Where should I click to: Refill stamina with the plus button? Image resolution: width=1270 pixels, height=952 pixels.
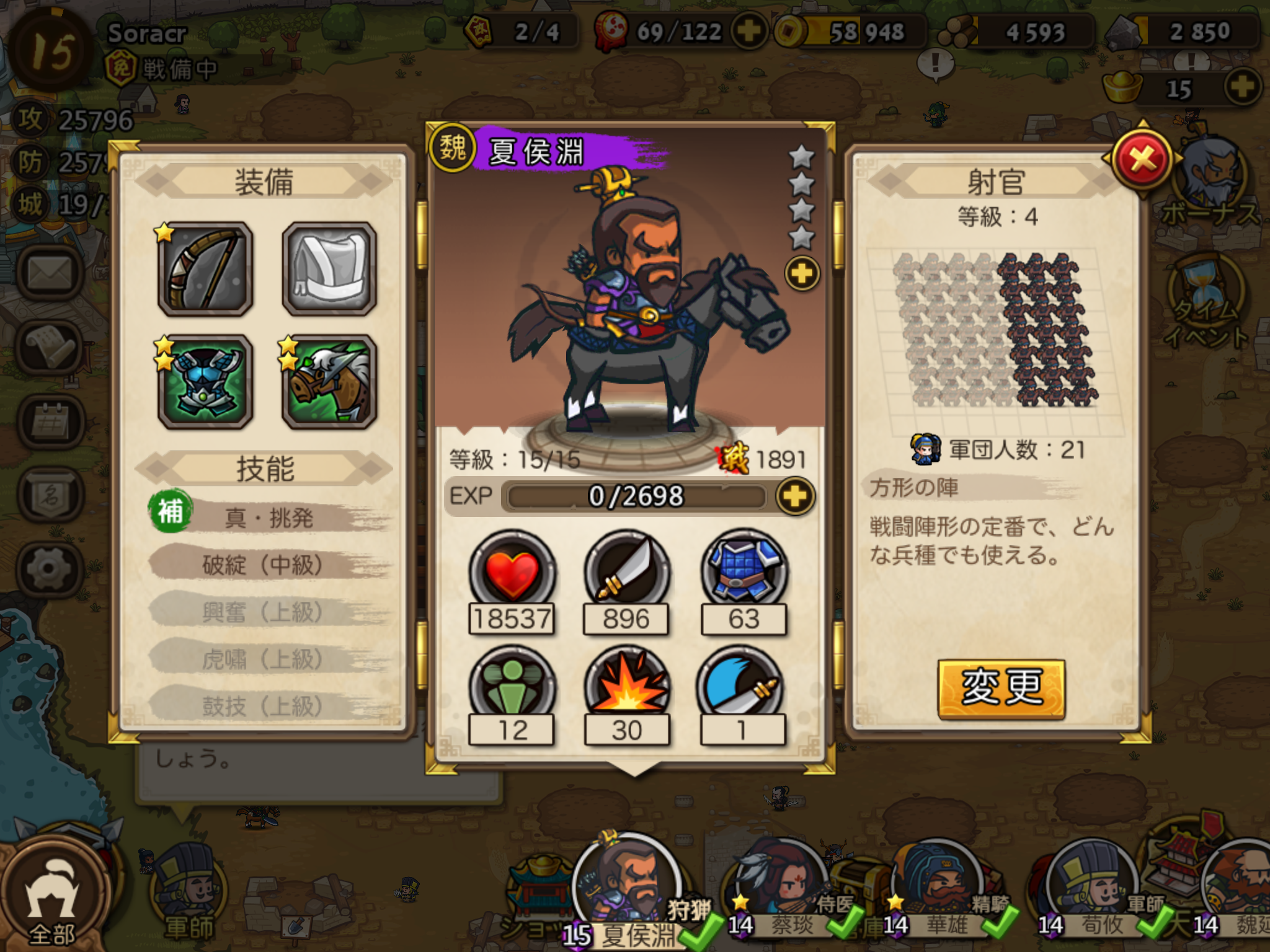click(750, 31)
